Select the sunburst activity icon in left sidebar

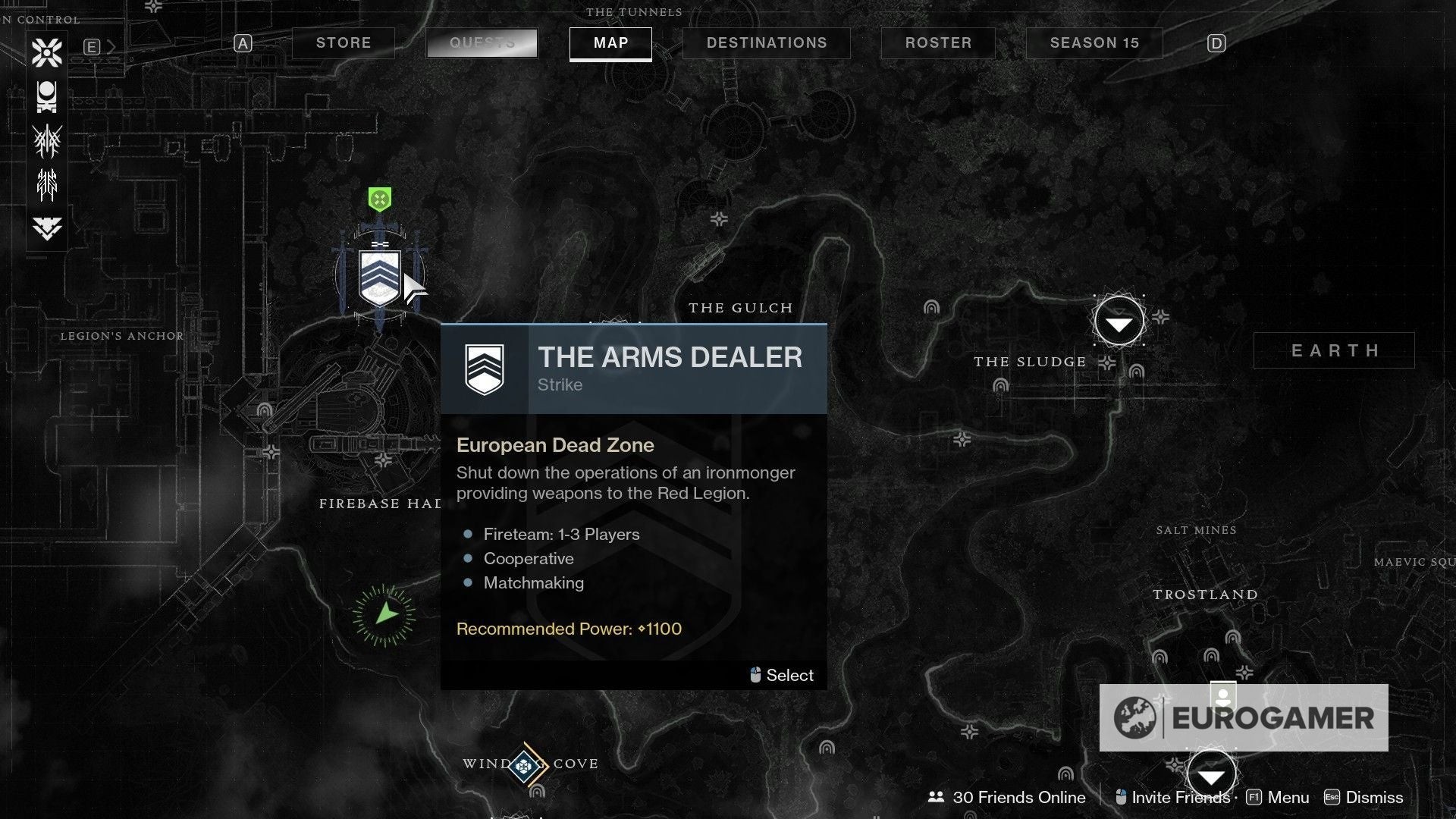tap(47, 53)
